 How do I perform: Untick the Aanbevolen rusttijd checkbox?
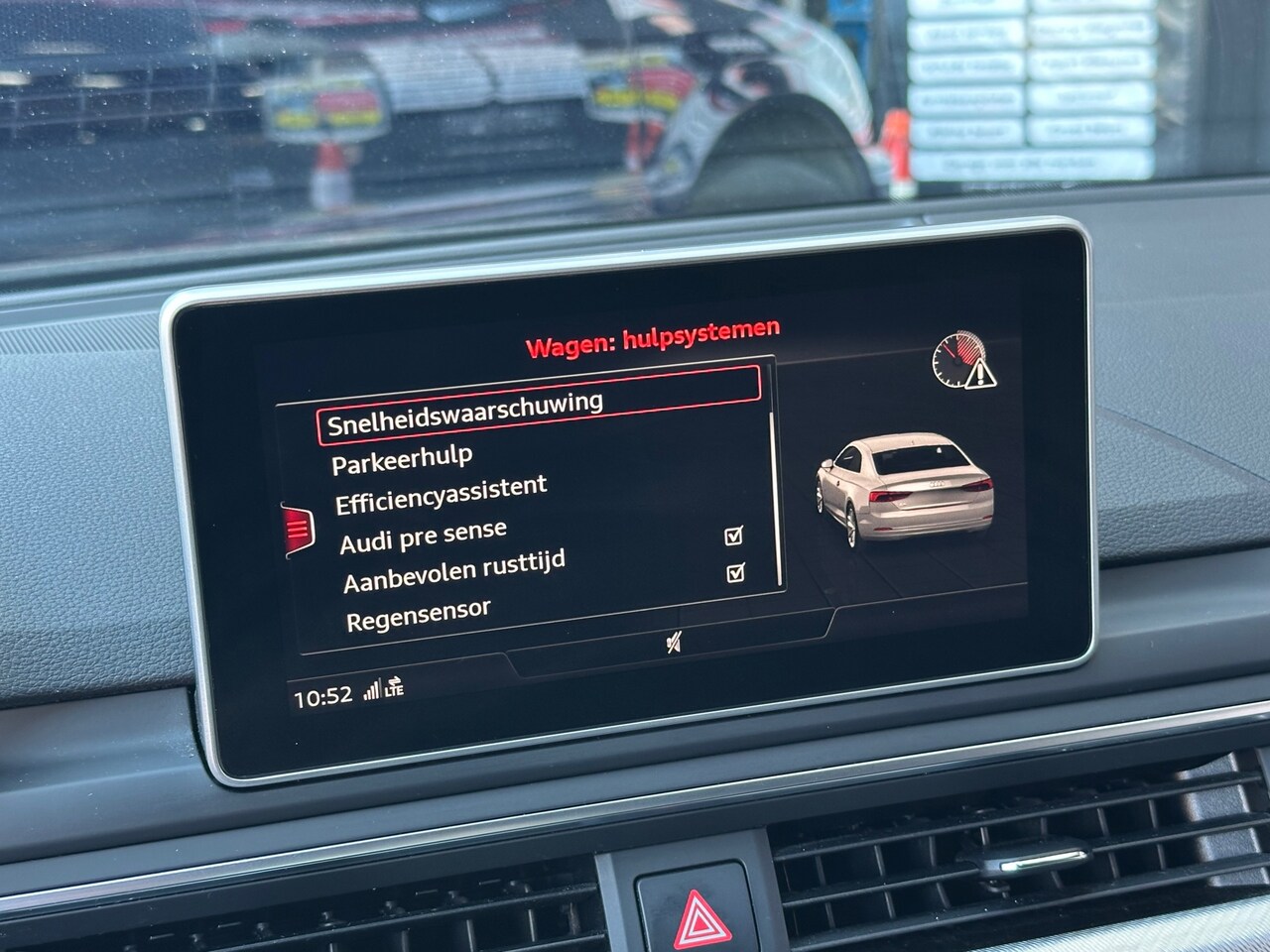[x=735, y=573]
